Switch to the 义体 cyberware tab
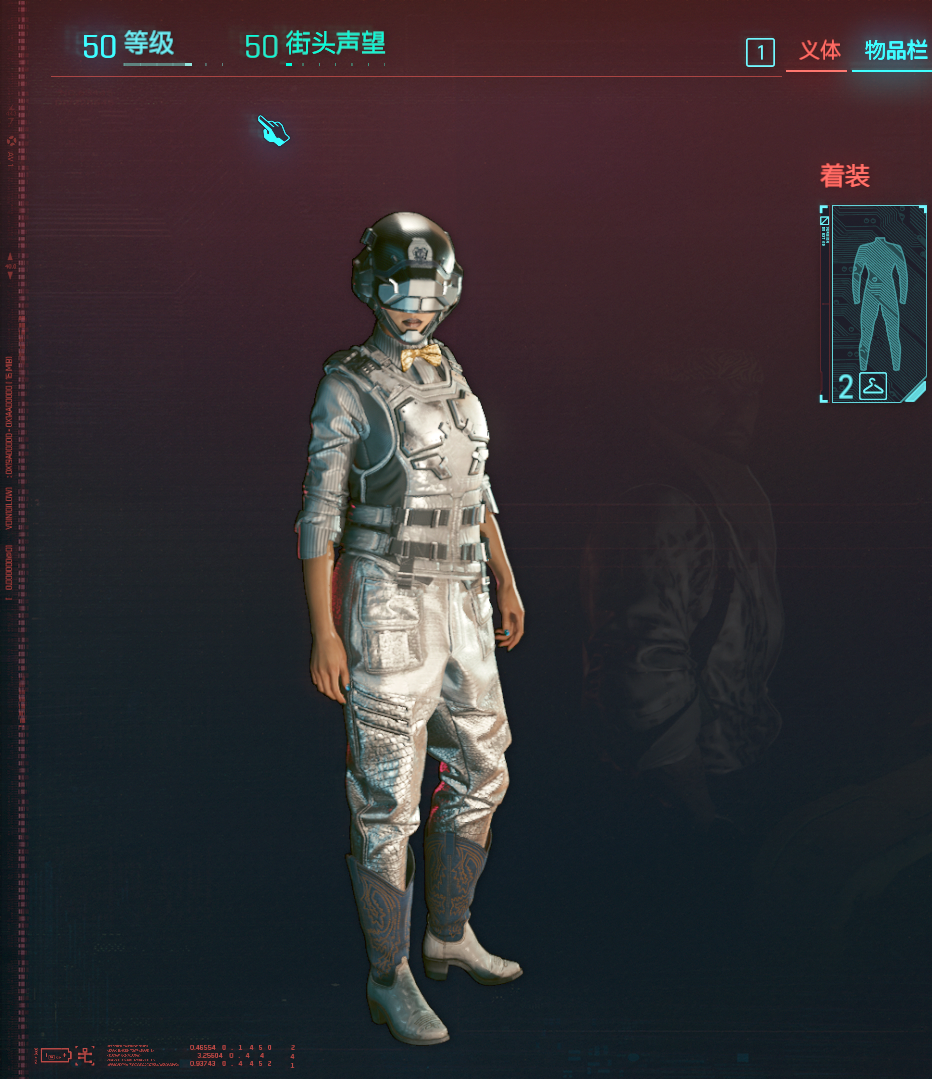Image resolution: width=932 pixels, height=1079 pixels. tap(819, 51)
